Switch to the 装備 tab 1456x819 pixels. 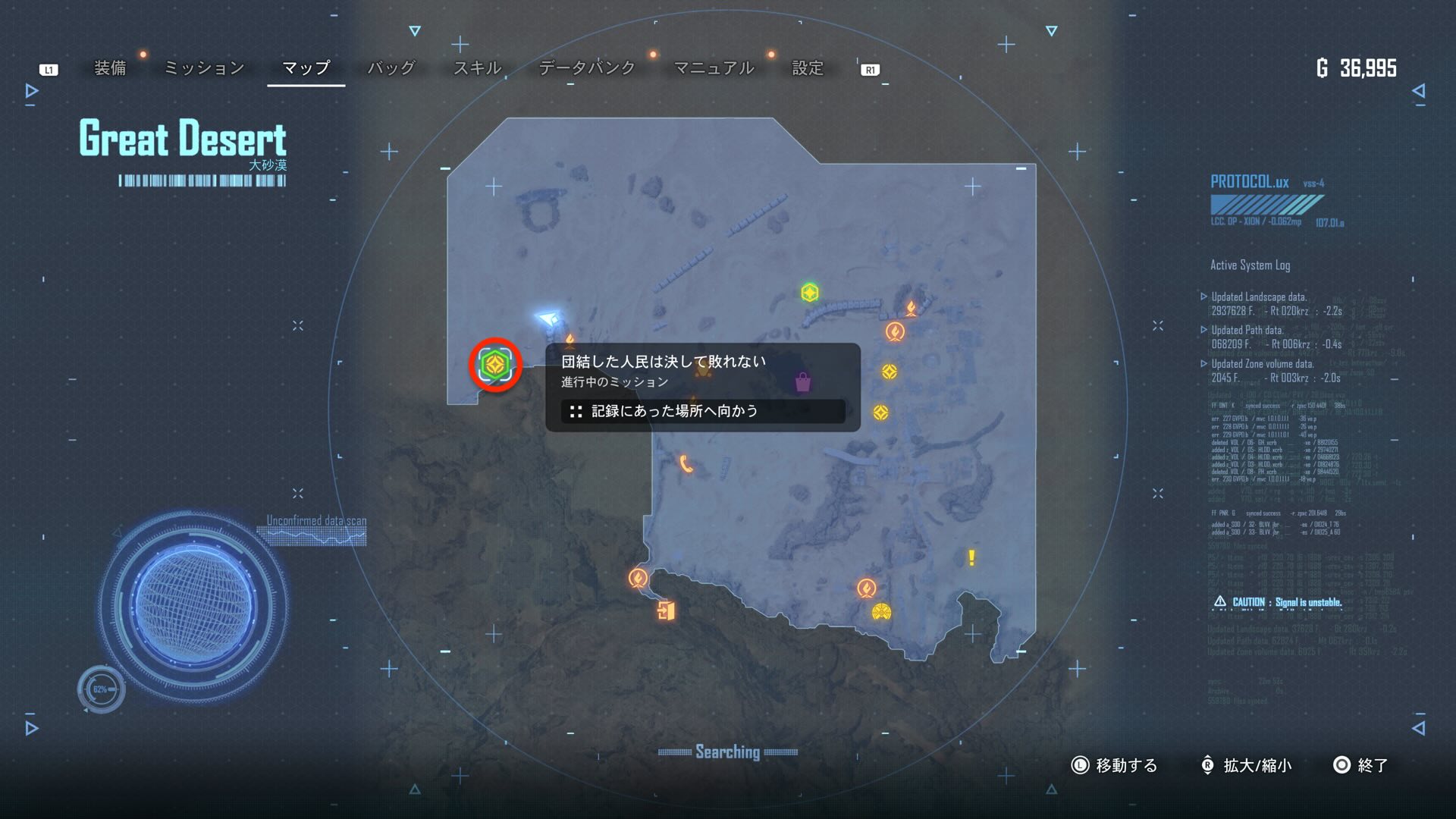pyautogui.click(x=110, y=68)
